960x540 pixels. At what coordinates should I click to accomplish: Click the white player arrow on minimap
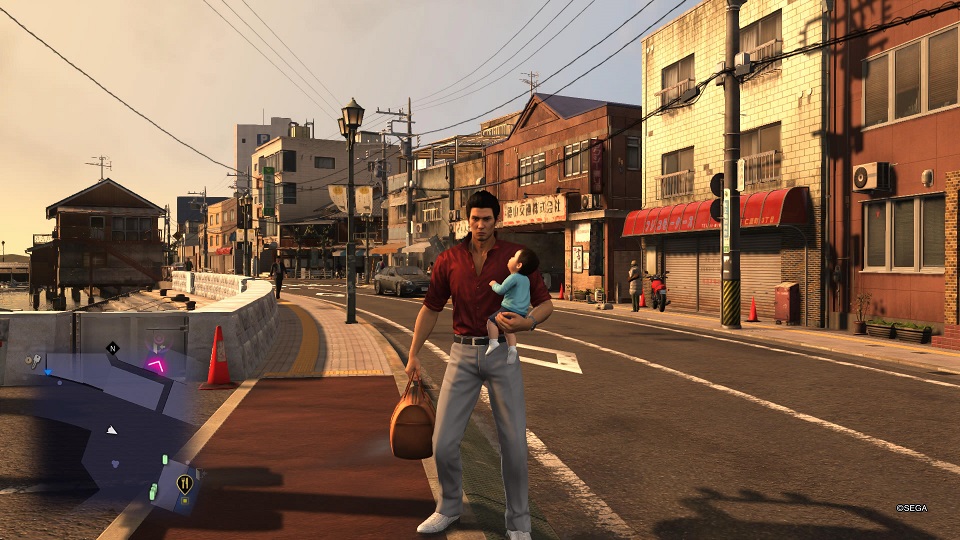coord(112,430)
